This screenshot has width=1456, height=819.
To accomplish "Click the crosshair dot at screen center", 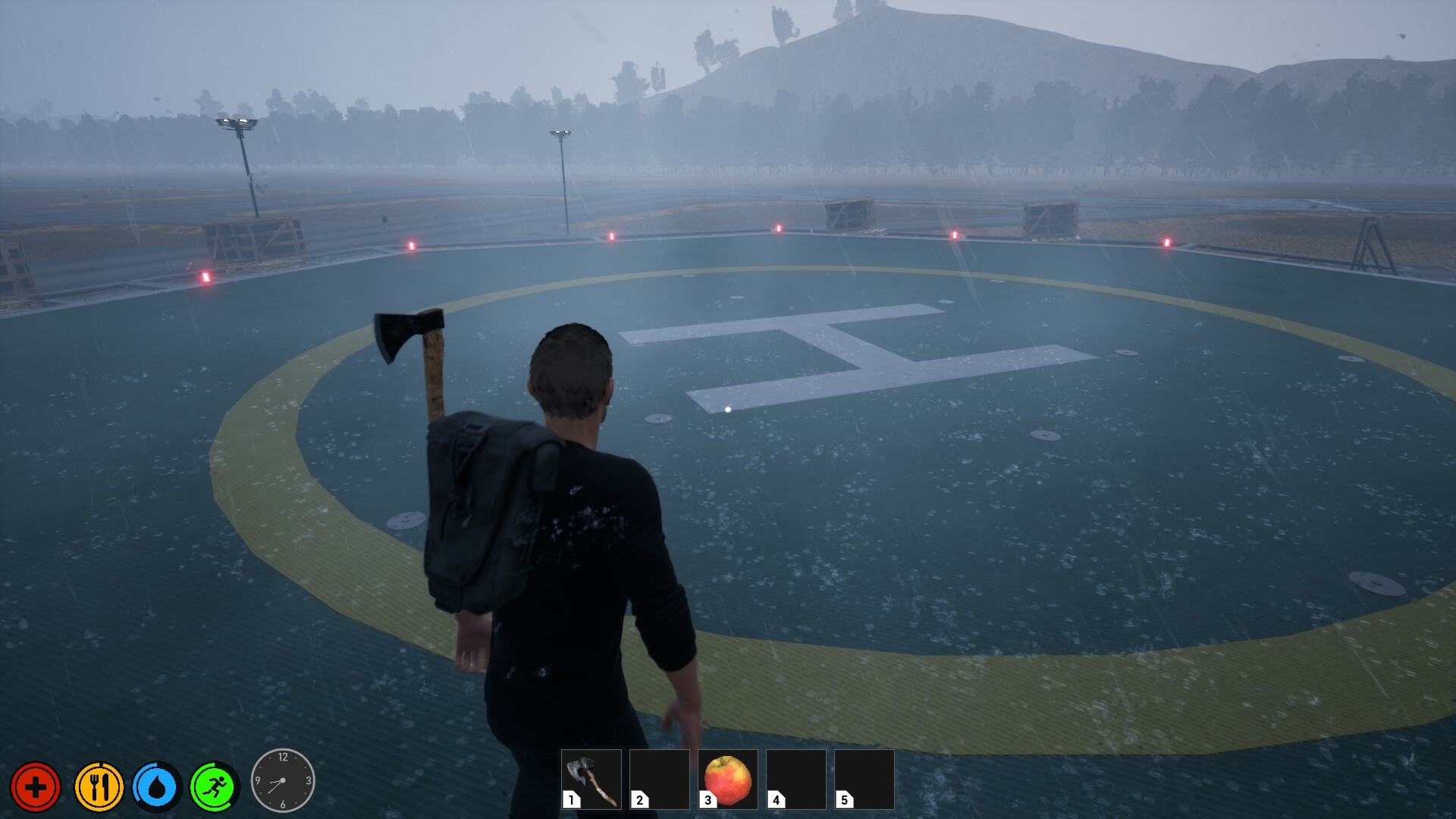I will pyautogui.click(x=727, y=408).
